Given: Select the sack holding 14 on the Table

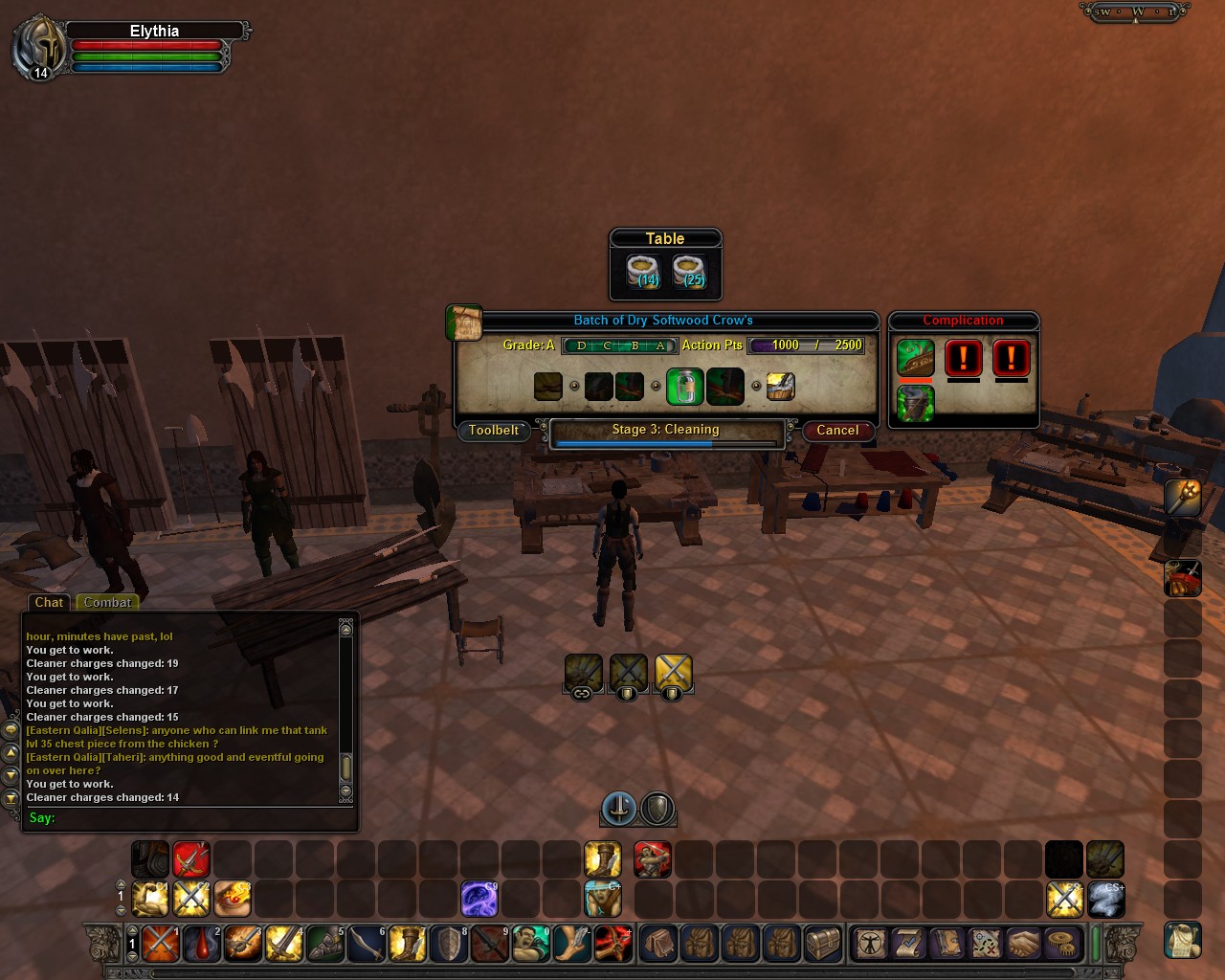Looking at the screenshot, I should click(x=644, y=271).
